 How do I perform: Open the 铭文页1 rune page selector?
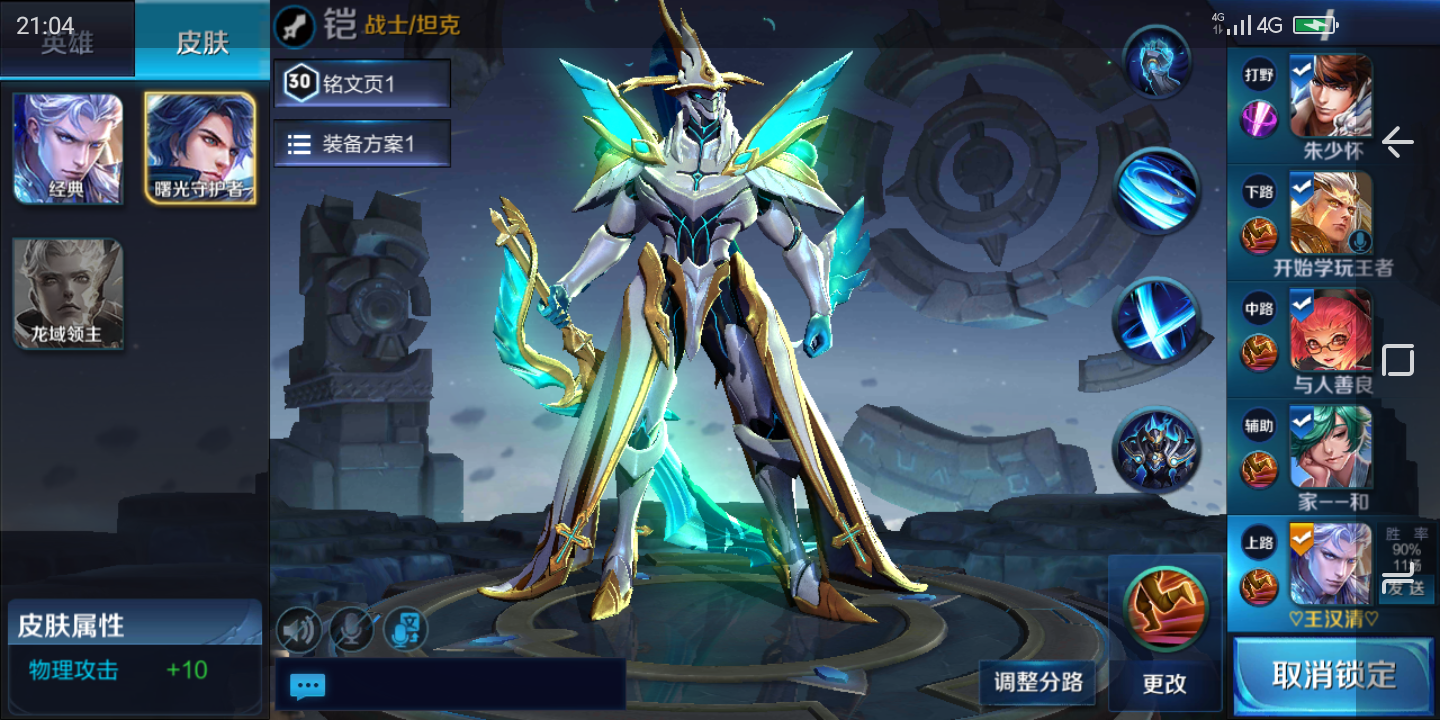(x=361, y=83)
